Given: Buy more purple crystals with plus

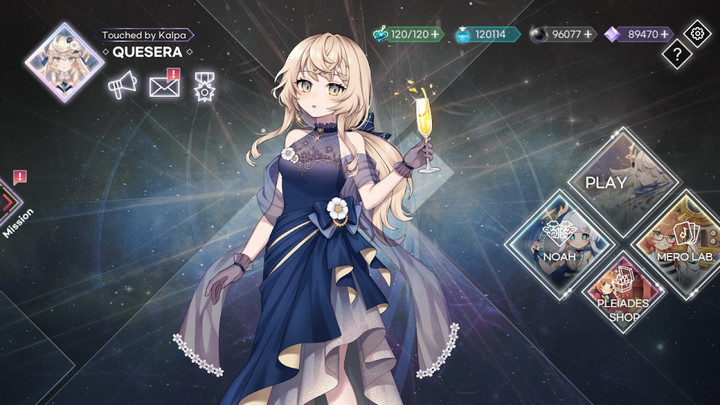Looking at the screenshot, I should click(664, 34).
